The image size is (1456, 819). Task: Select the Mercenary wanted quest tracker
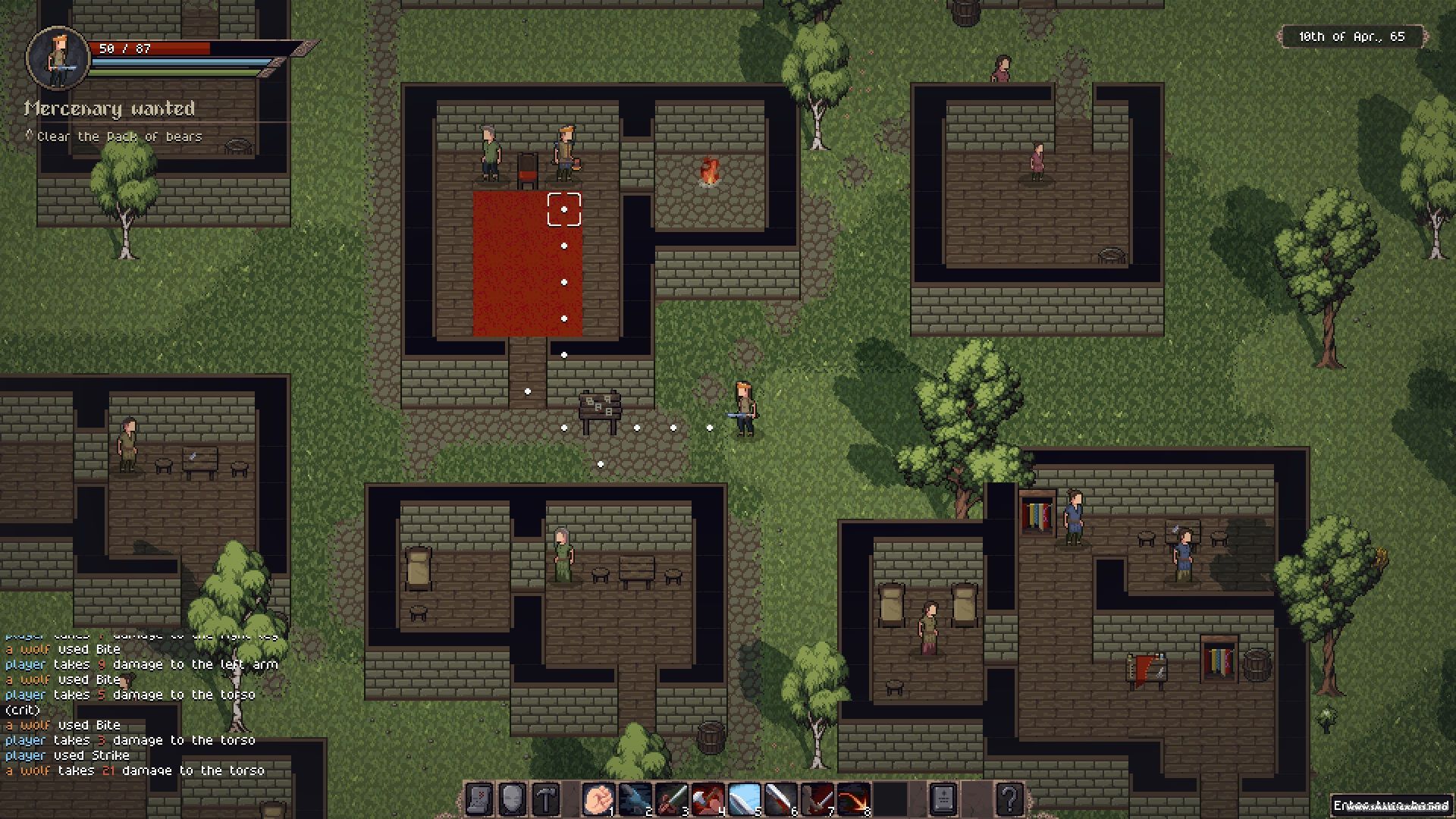(110, 109)
